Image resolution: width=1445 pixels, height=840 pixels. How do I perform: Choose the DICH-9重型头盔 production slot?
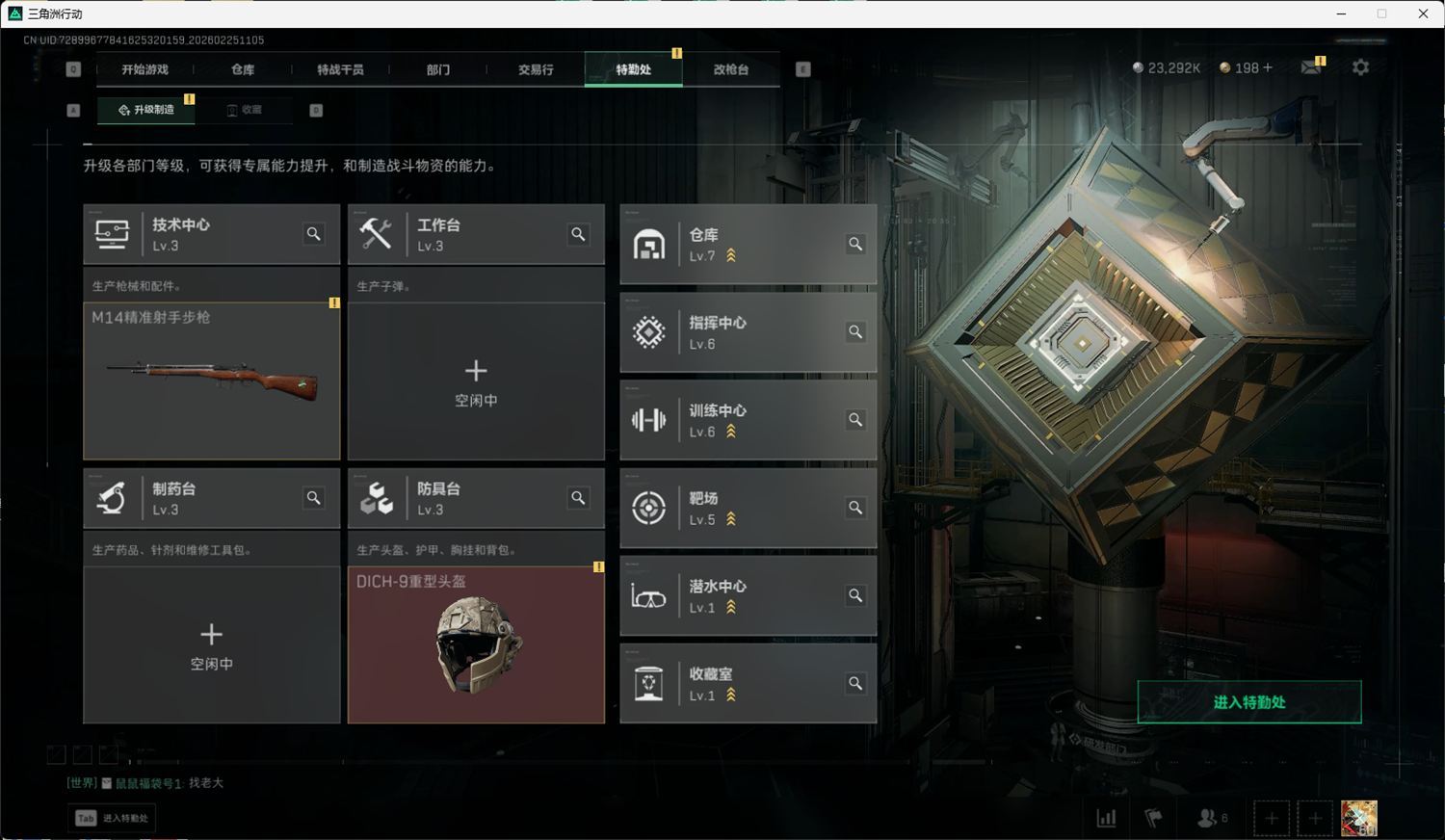(x=476, y=644)
